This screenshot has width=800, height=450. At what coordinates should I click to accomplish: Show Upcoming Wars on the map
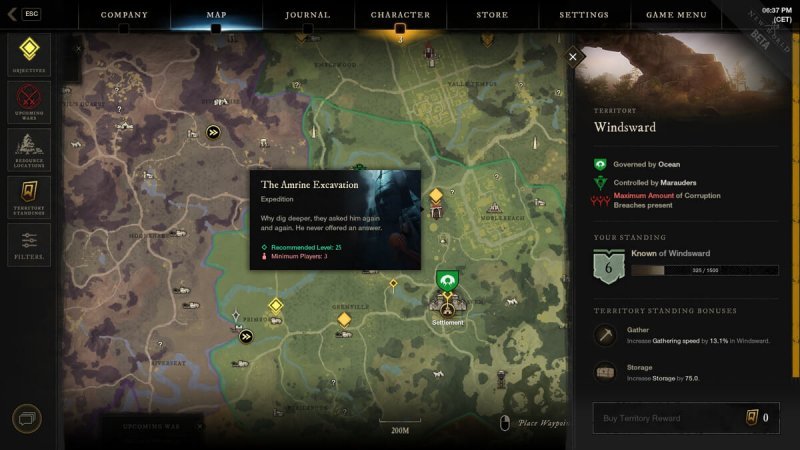[29, 102]
